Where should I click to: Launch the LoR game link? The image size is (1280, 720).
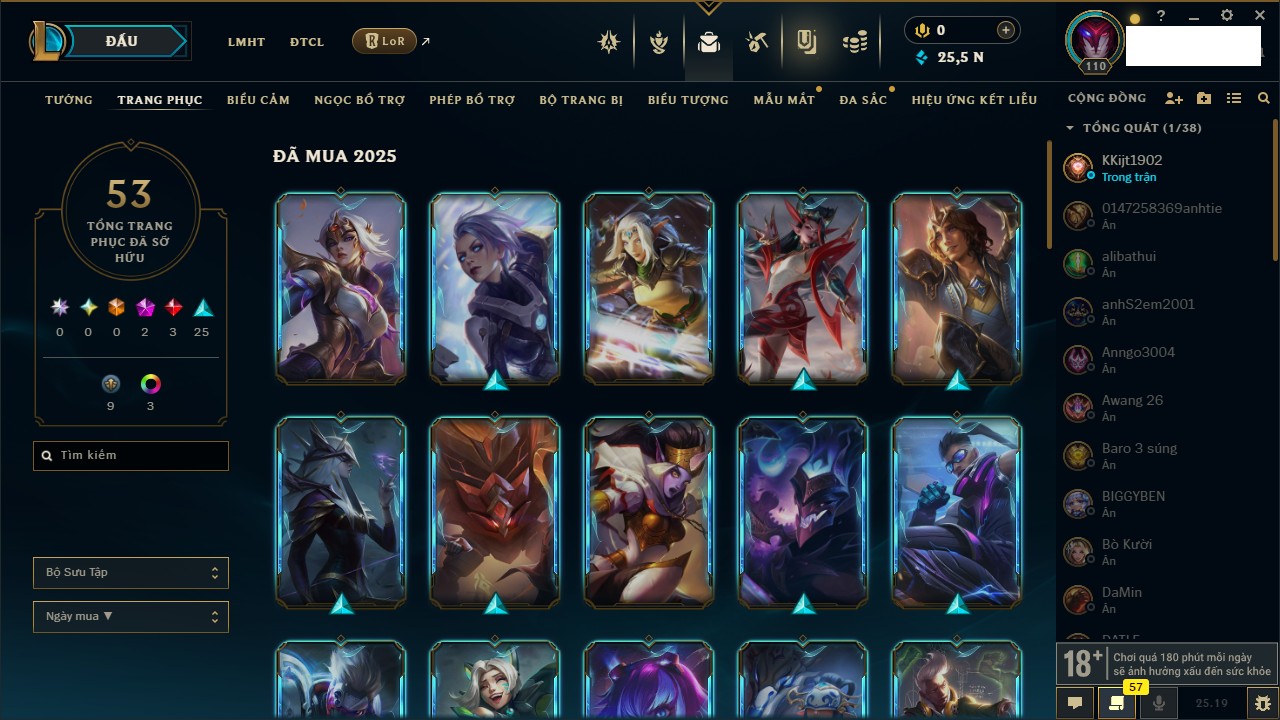click(x=385, y=41)
